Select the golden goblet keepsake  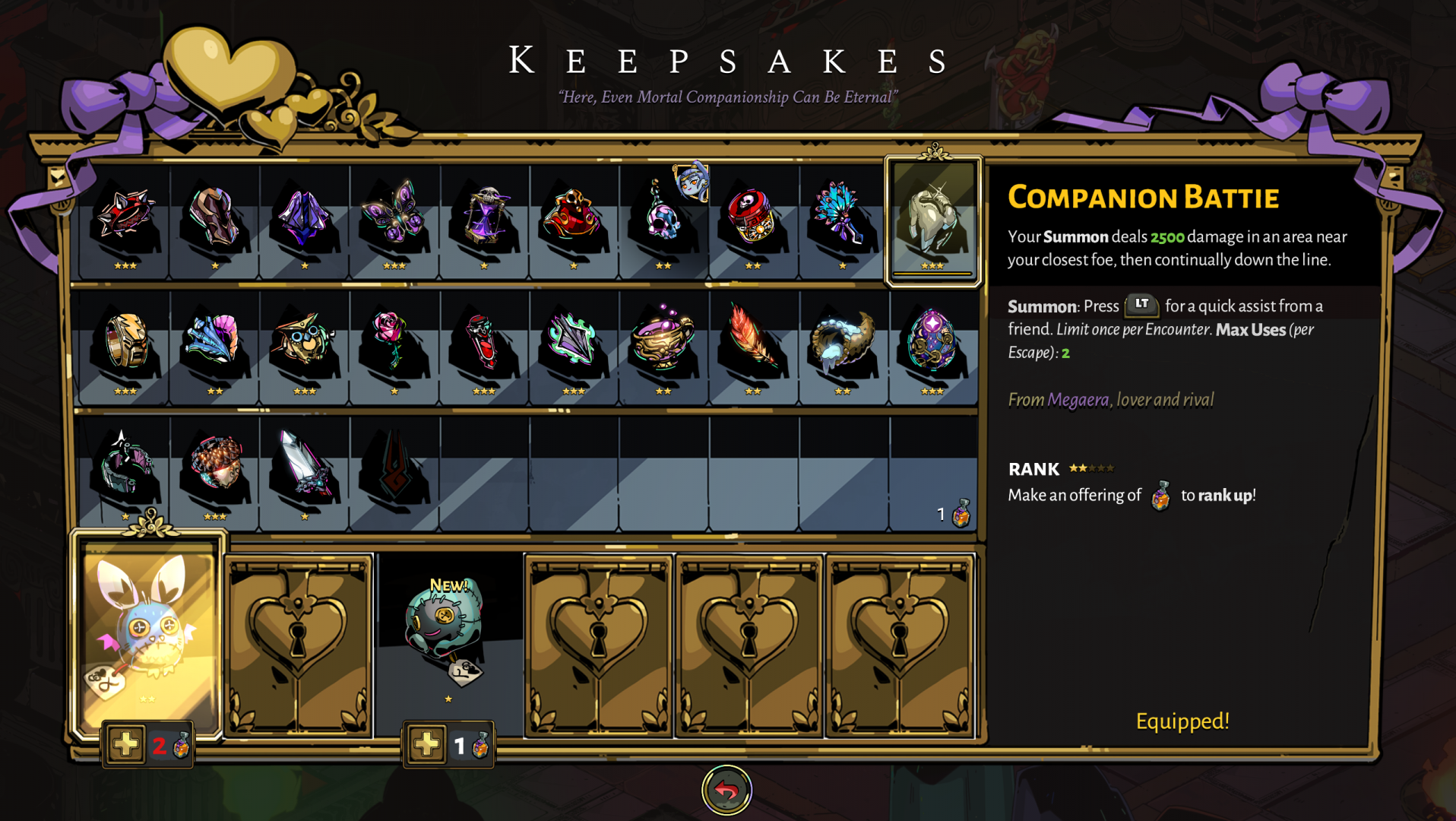(663, 341)
